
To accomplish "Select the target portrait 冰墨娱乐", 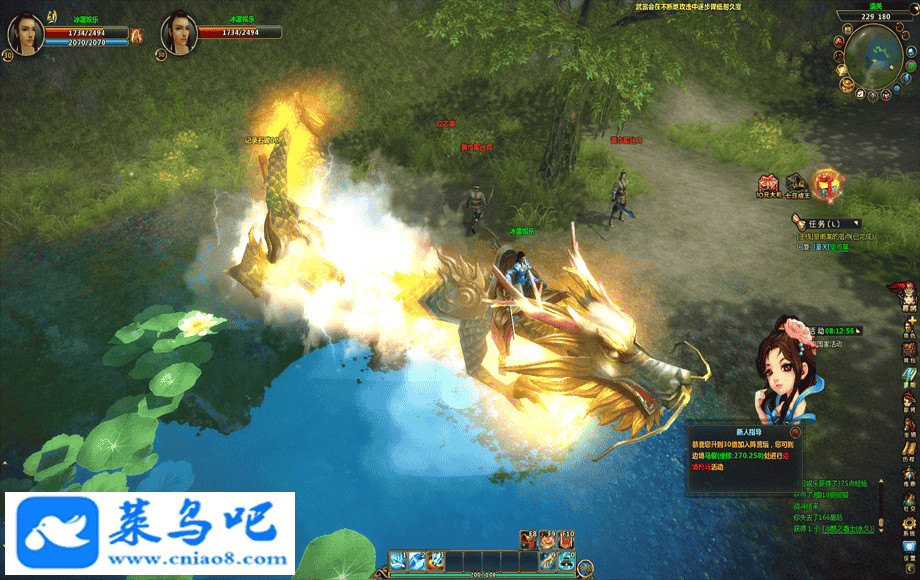I will click(x=179, y=32).
